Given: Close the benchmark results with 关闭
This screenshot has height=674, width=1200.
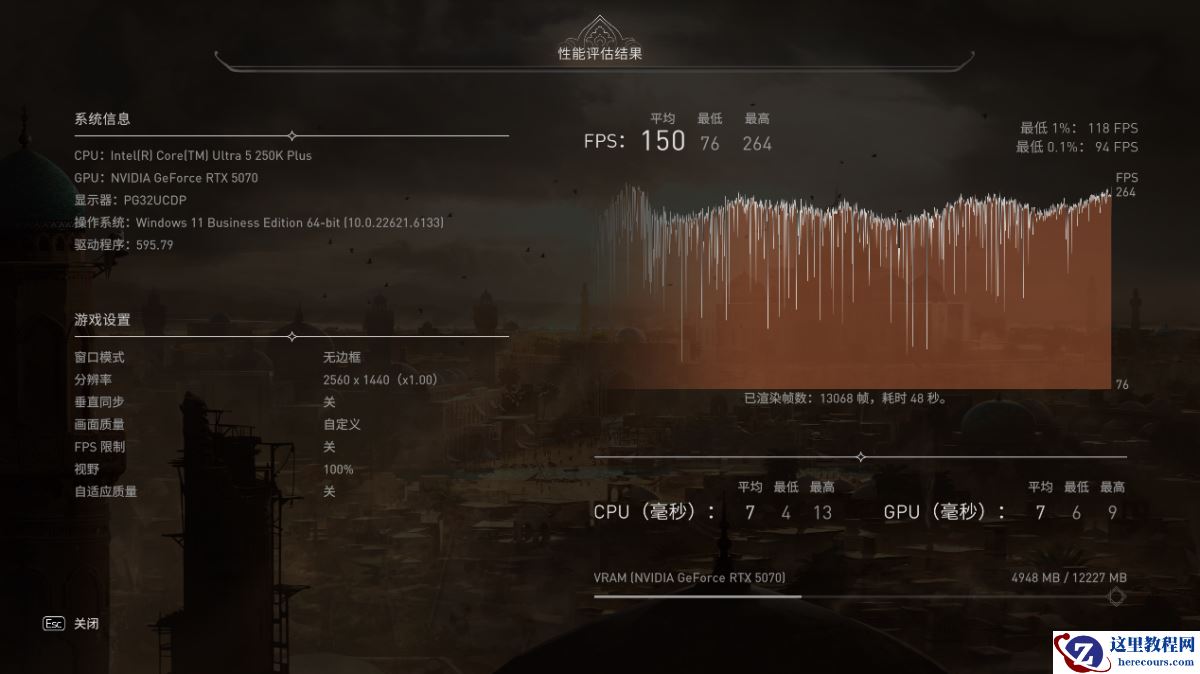Looking at the screenshot, I should pos(85,623).
